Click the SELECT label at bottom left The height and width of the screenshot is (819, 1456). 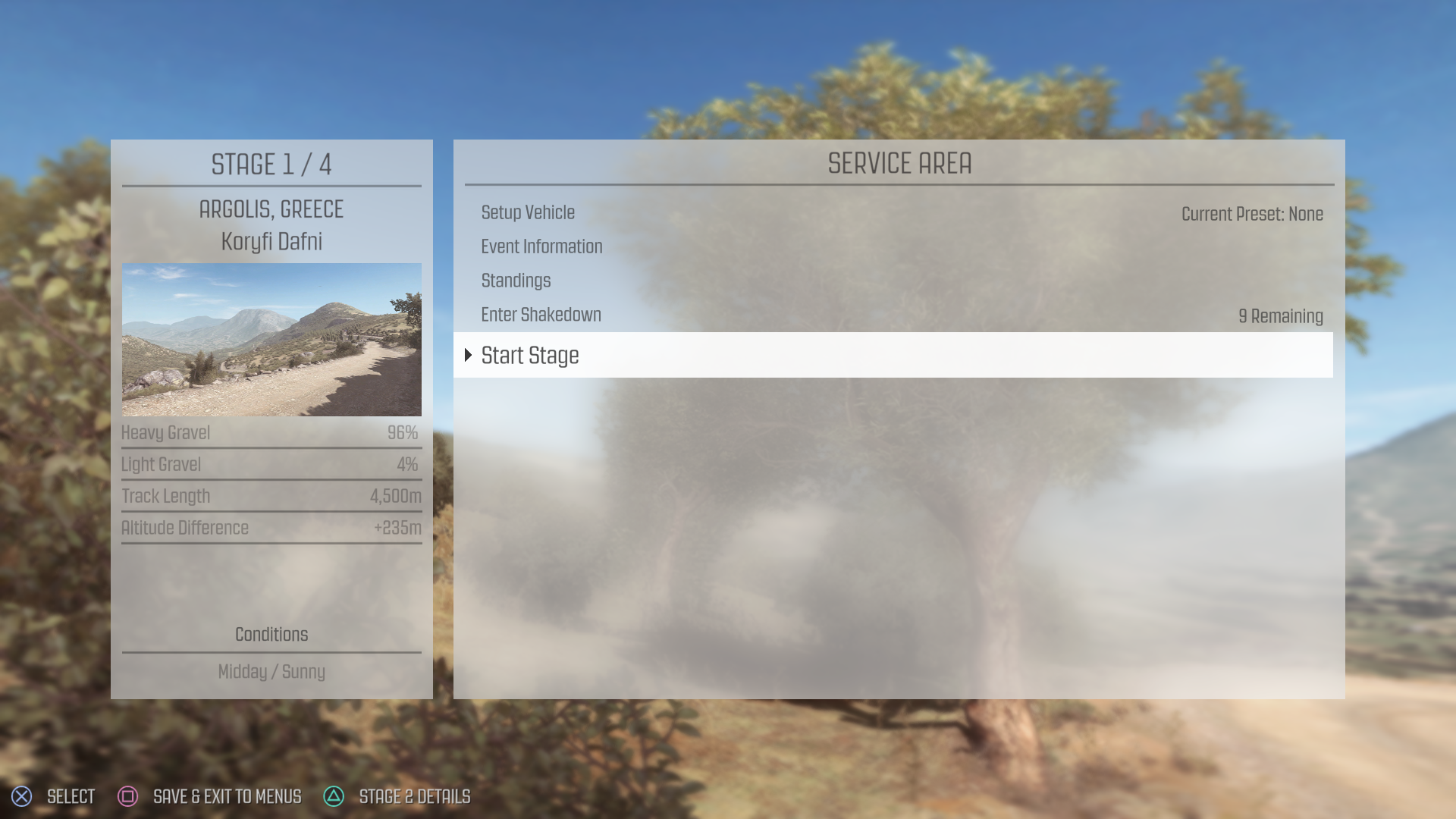click(70, 797)
